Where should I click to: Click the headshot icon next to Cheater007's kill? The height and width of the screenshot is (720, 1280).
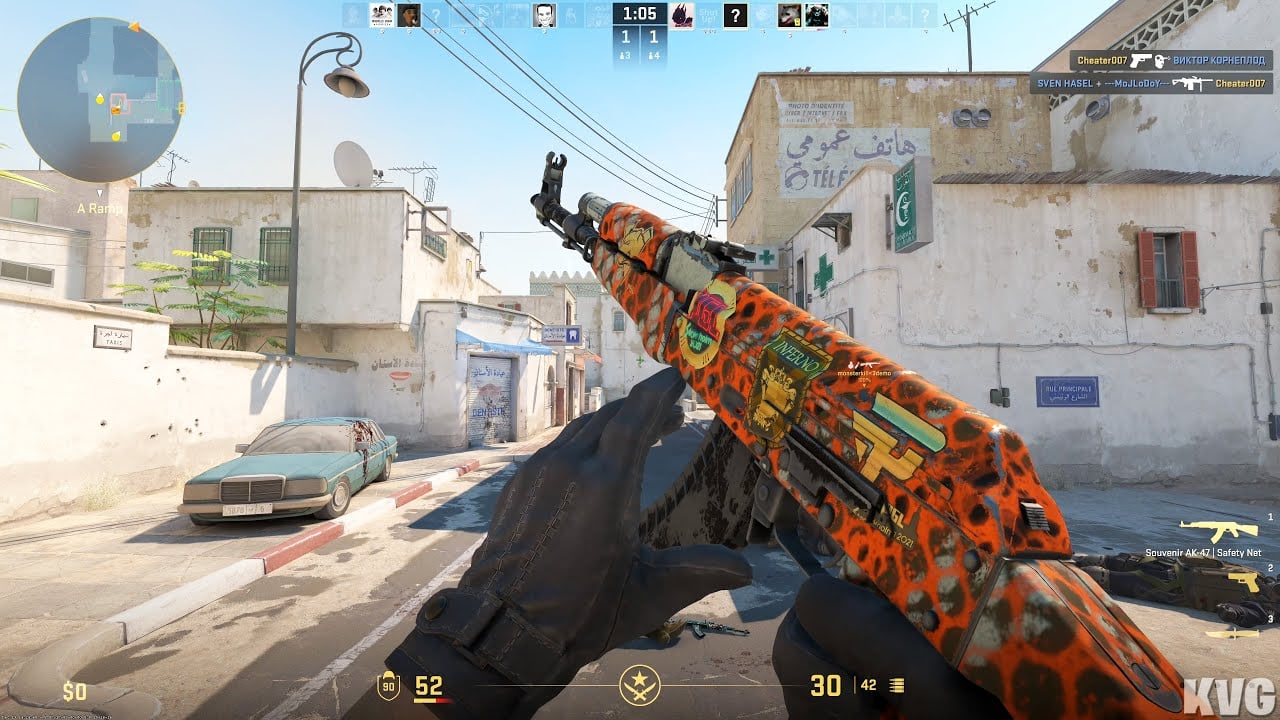click(x=1161, y=61)
